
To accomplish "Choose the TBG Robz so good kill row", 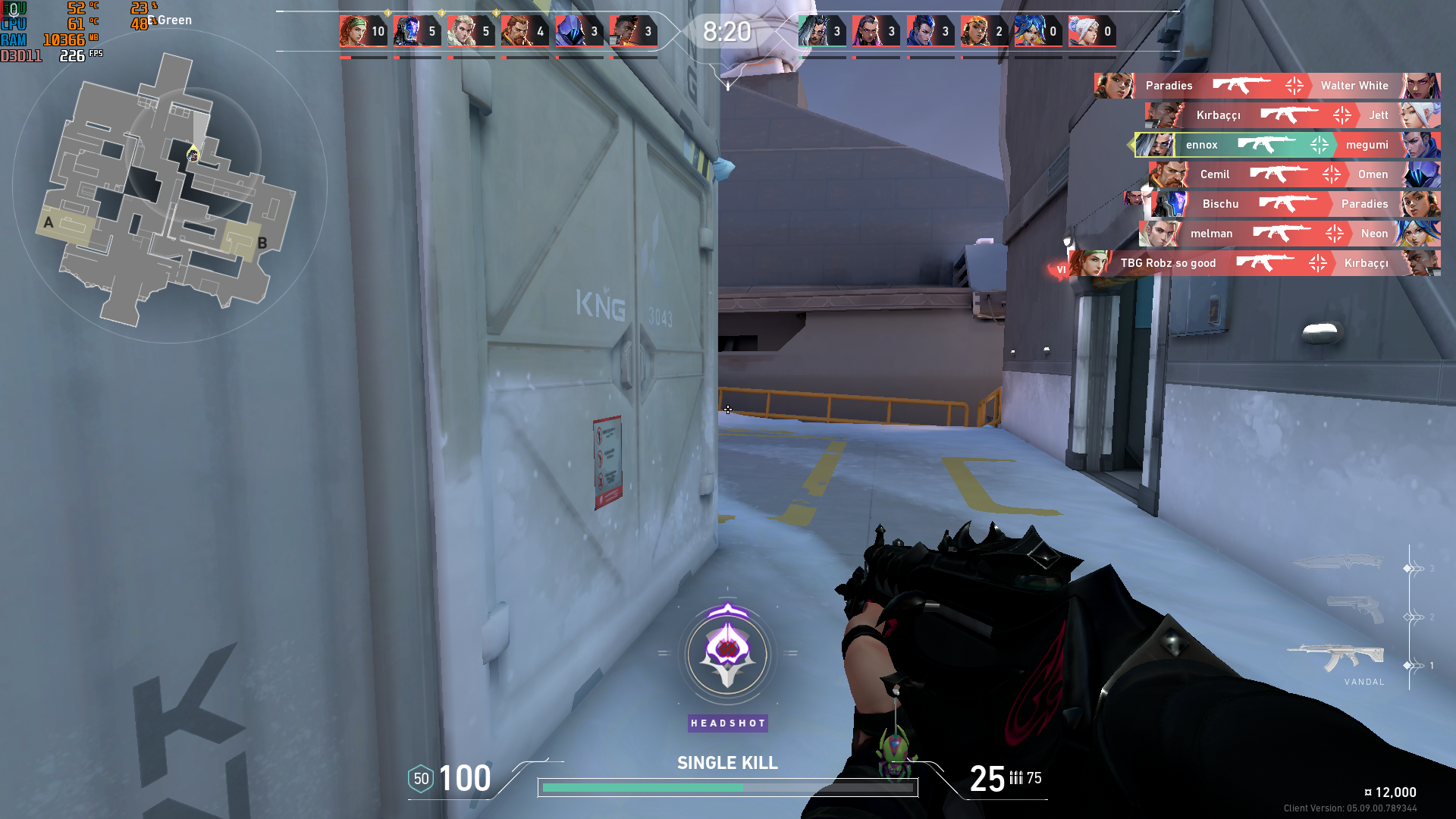I will pos(1254,263).
